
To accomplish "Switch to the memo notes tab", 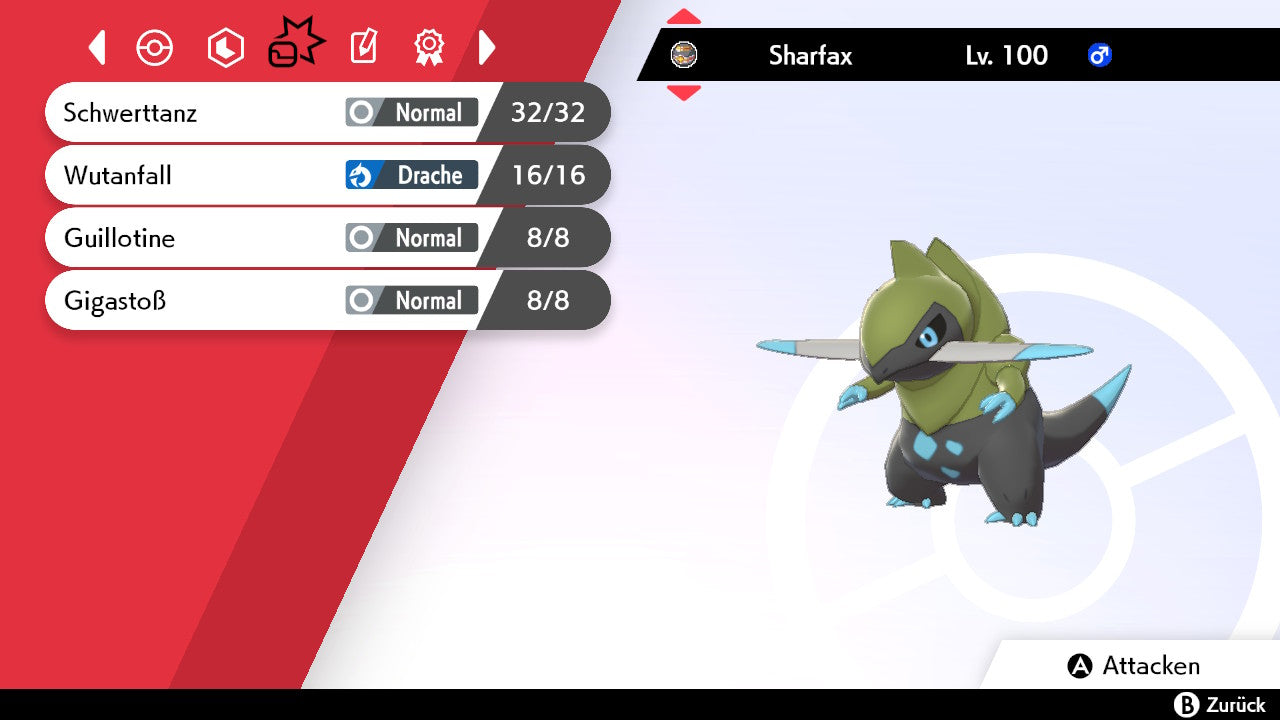I will [x=363, y=47].
